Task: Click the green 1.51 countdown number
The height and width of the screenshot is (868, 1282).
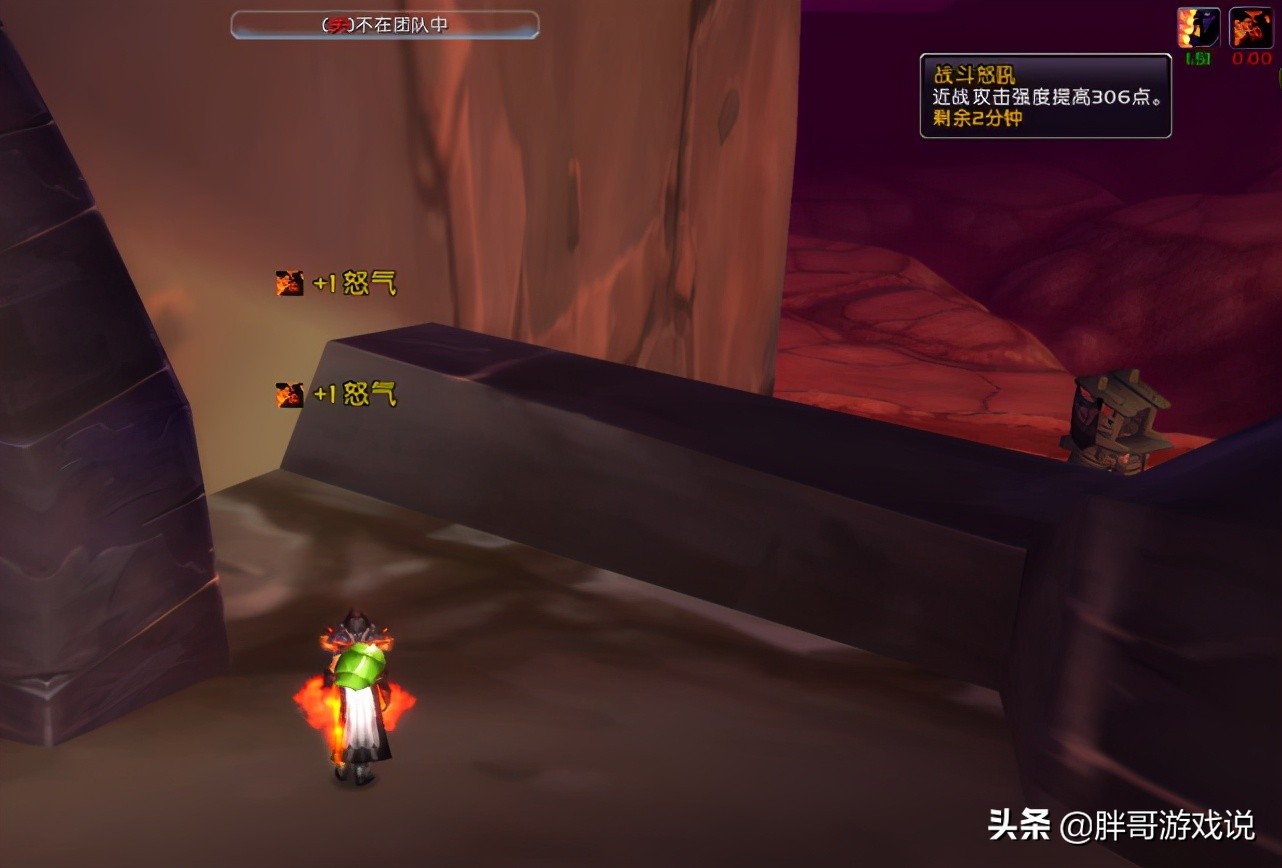Action: pyautogui.click(x=1197, y=58)
